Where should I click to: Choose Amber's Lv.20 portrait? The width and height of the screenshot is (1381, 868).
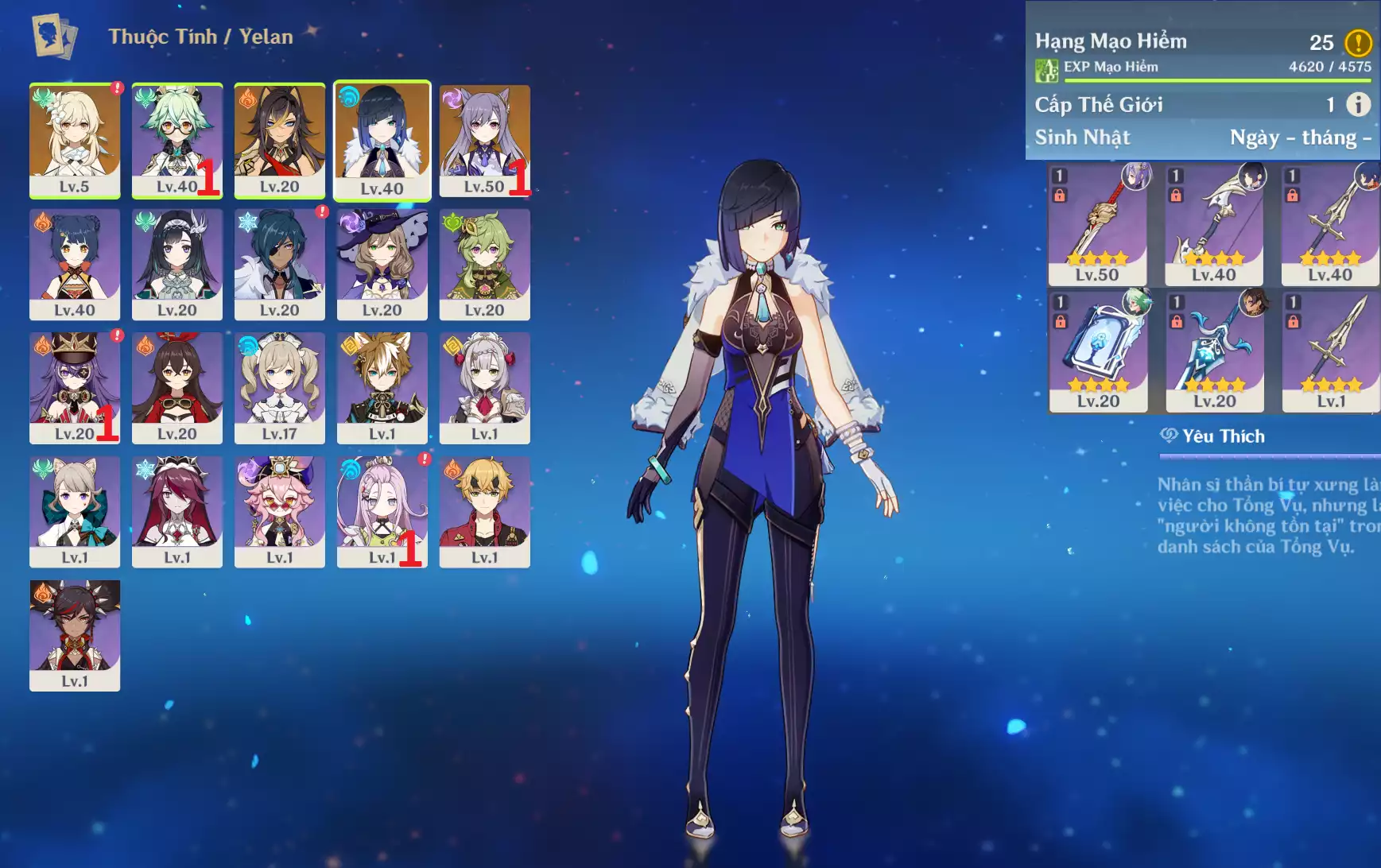point(177,387)
